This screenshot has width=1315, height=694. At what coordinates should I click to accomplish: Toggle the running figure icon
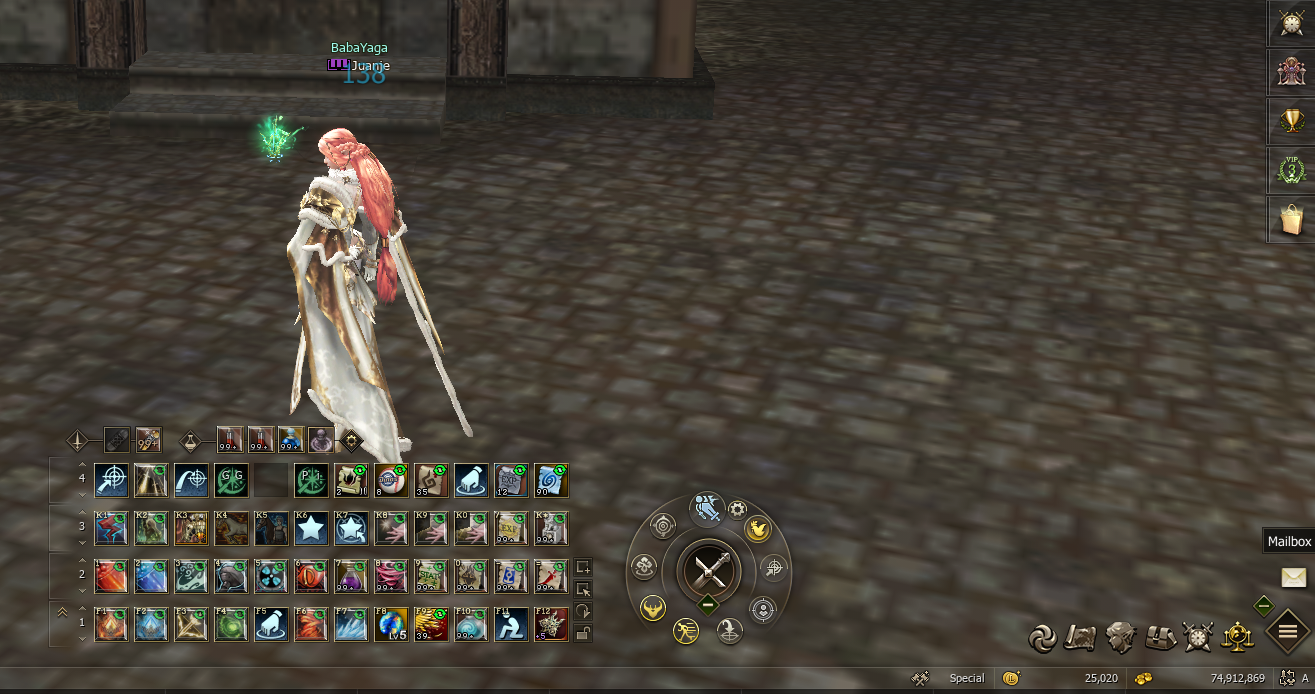coord(685,630)
